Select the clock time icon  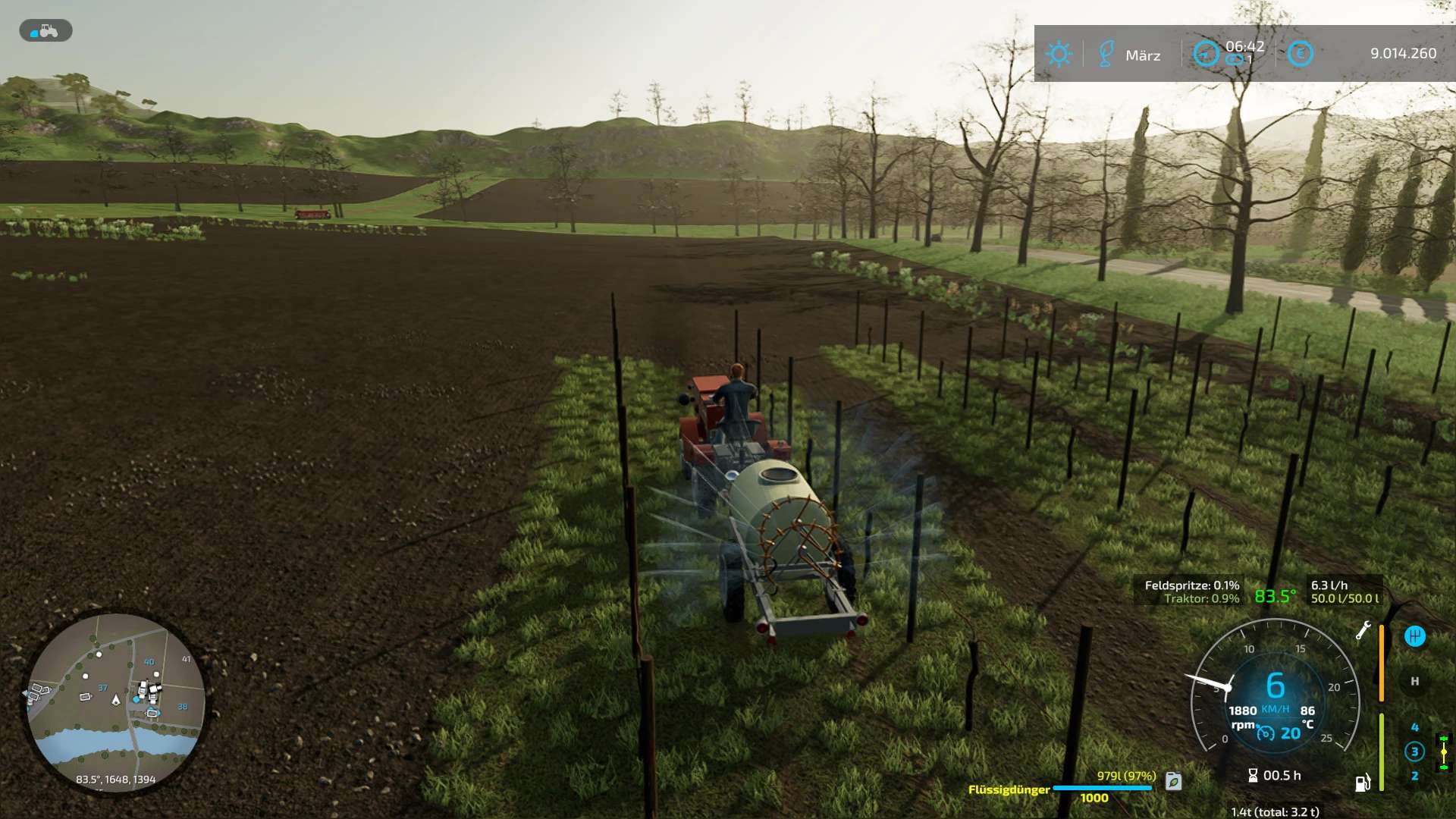[1206, 53]
